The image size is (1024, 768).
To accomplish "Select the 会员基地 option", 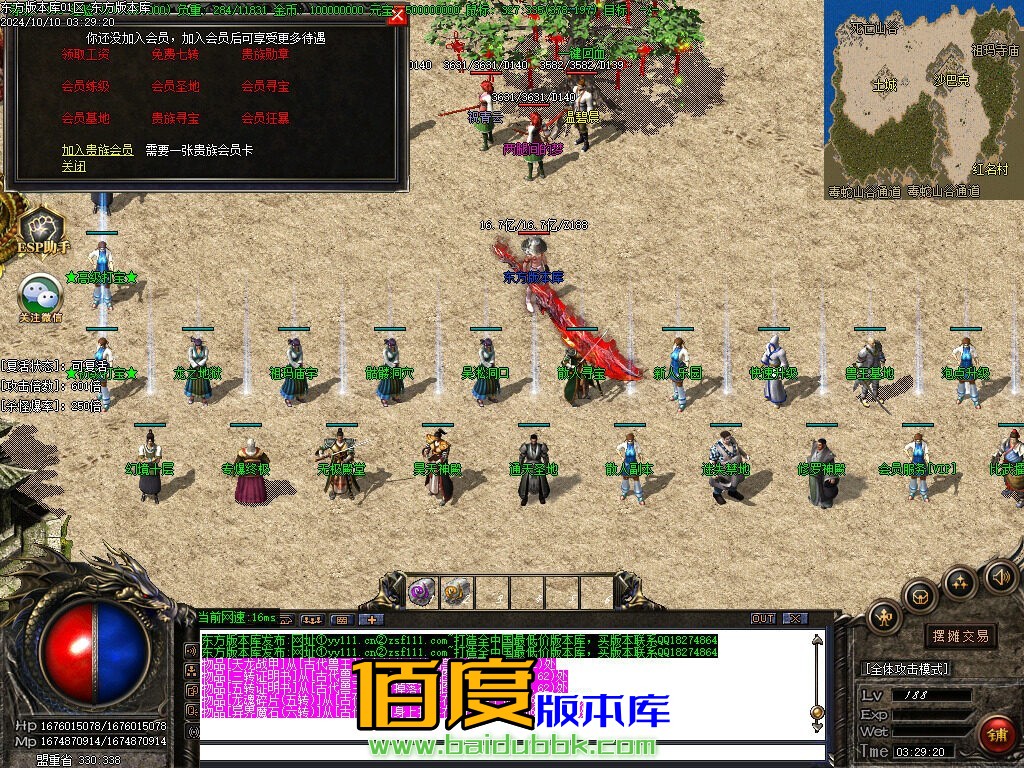I will tap(86, 119).
